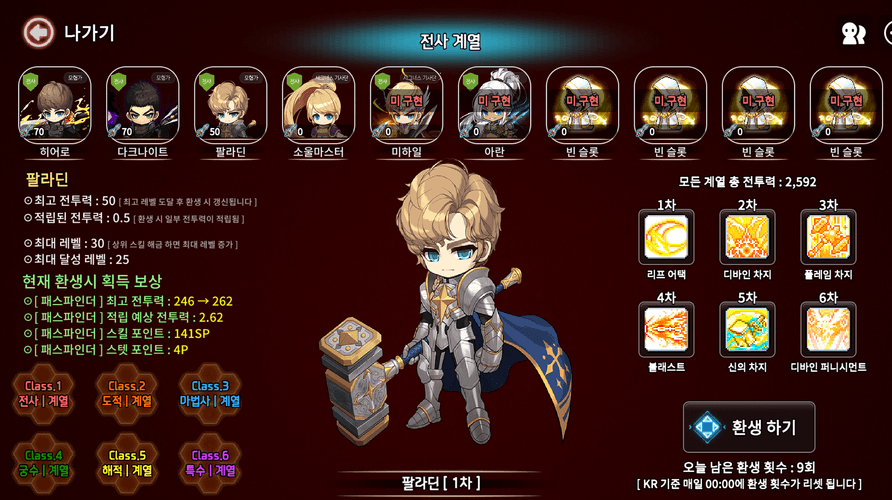892x500 pixels.
Task: Switch to Class.2 도적 계열 tab
Action: point(128,393)
